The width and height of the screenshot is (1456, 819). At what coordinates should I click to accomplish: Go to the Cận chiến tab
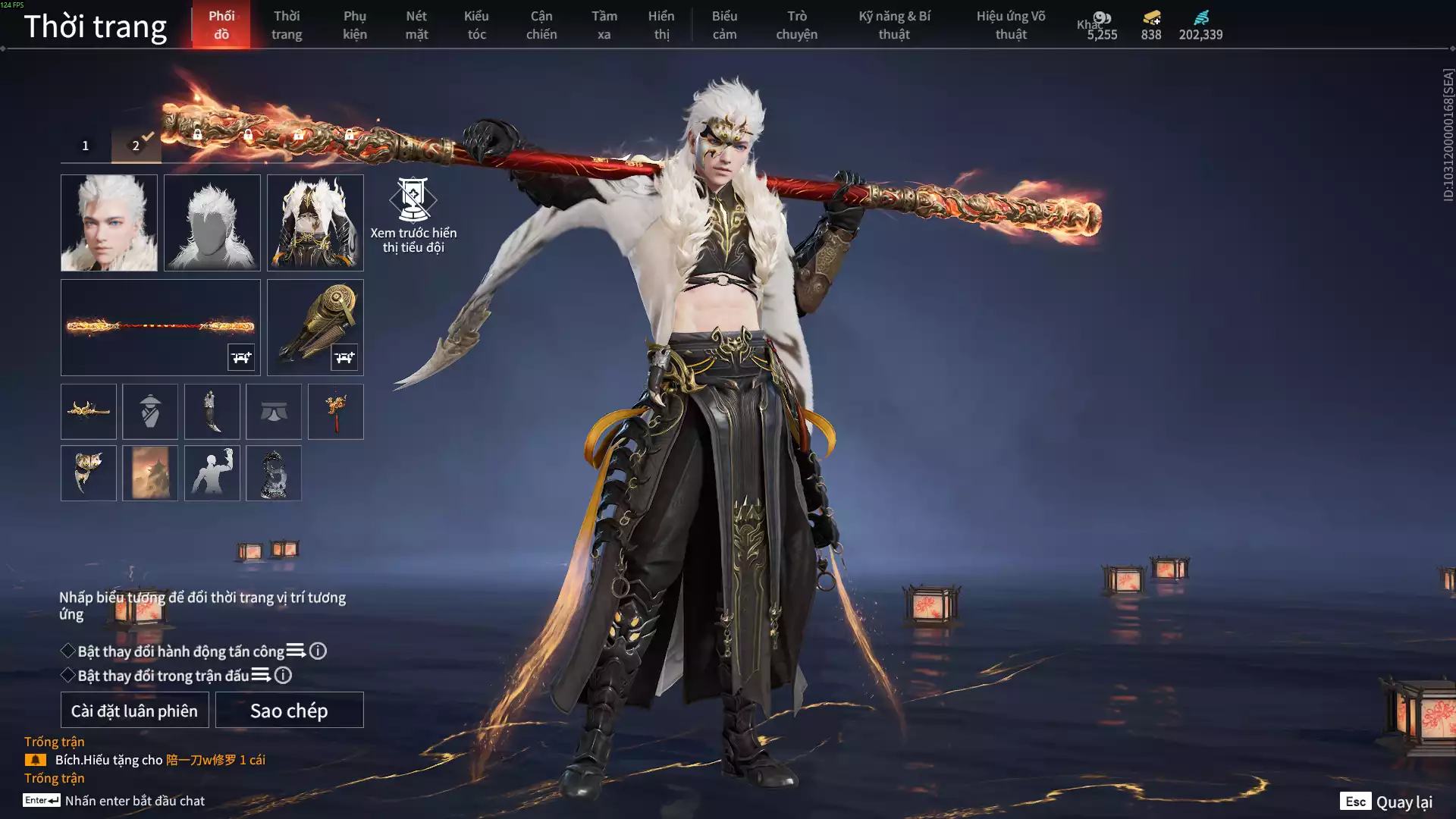pyautogui.click(x=541, y=25)
